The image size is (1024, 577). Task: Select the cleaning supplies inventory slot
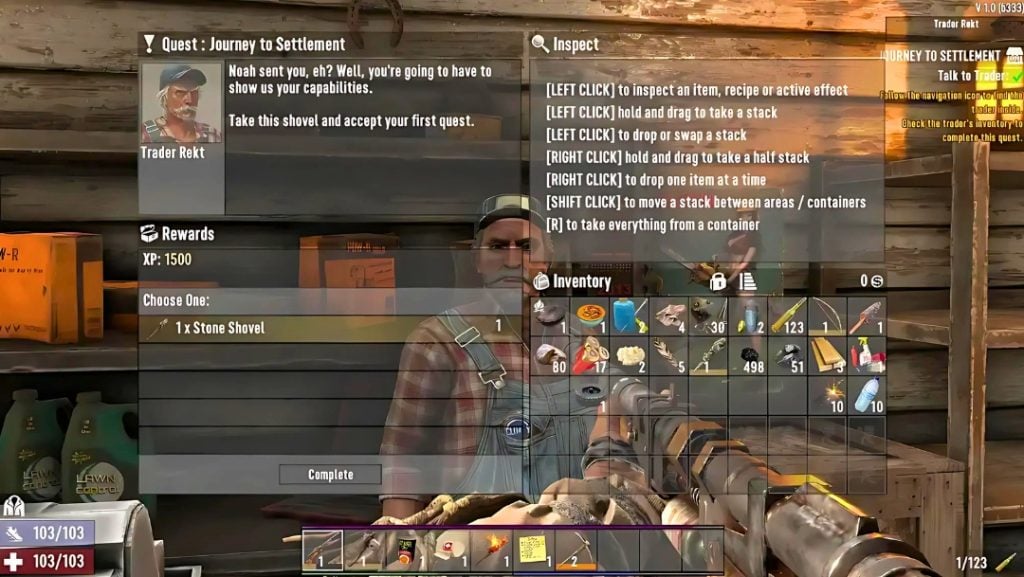[866, 355]
